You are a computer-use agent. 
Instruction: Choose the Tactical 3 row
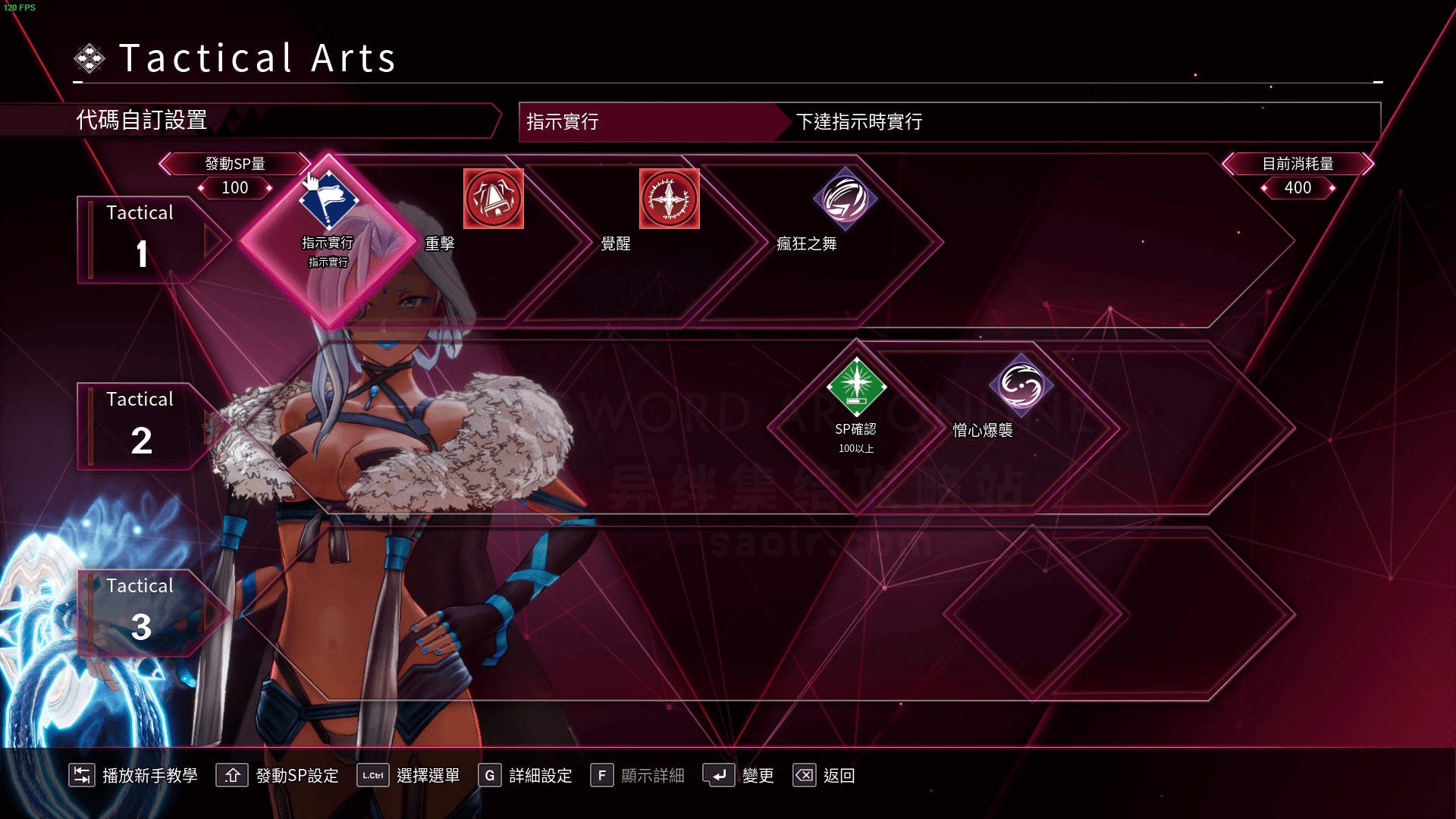[141, 613]
